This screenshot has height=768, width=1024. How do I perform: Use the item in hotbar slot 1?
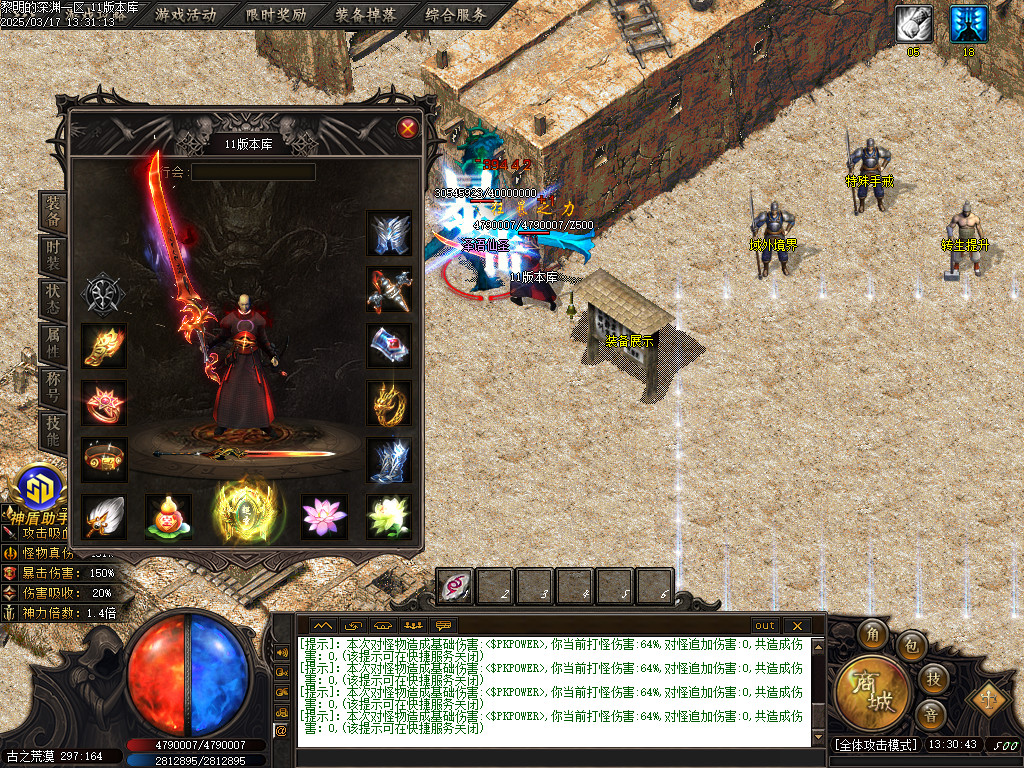point(456,587)
